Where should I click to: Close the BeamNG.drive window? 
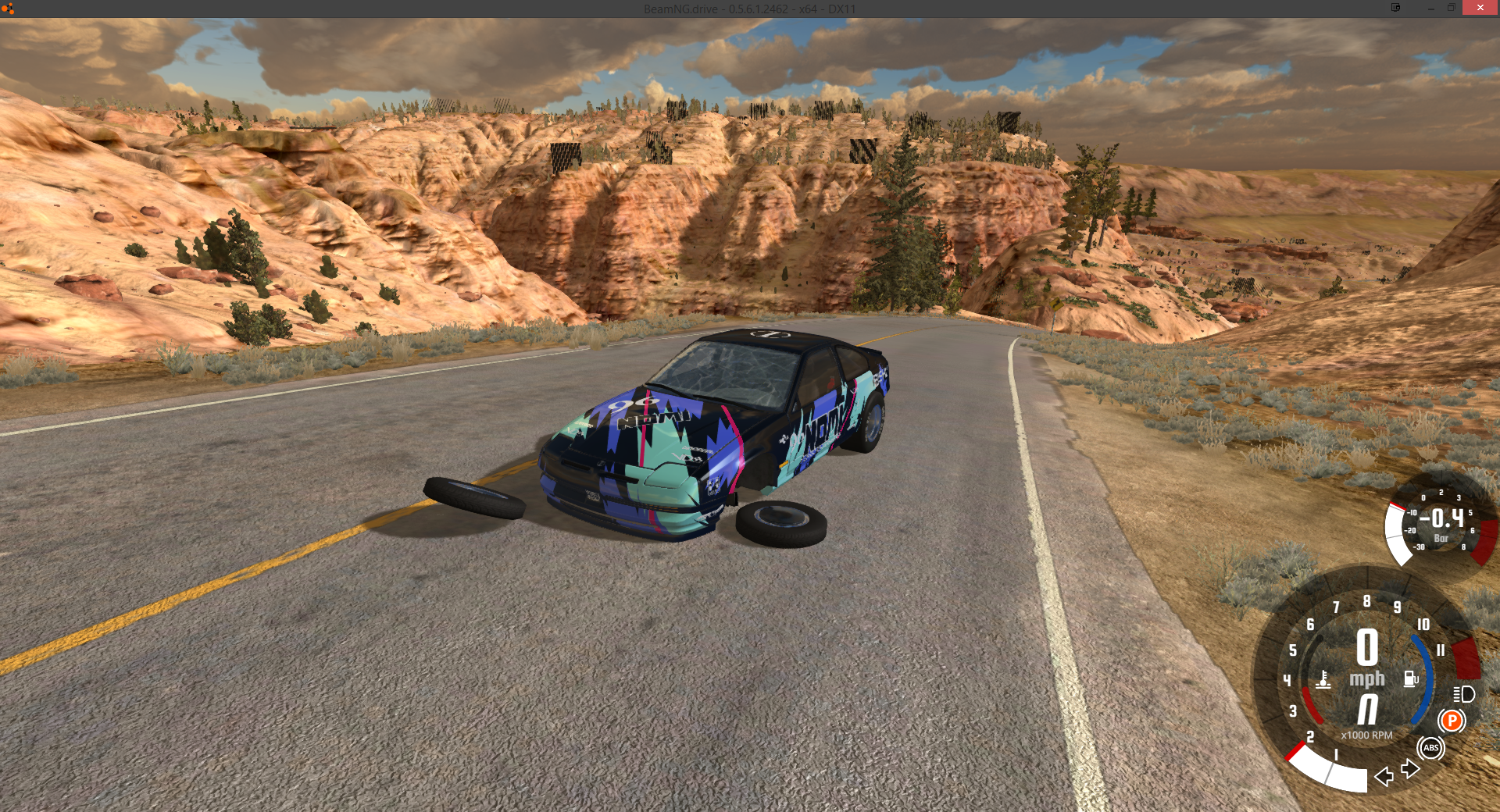coord(1480,8)
